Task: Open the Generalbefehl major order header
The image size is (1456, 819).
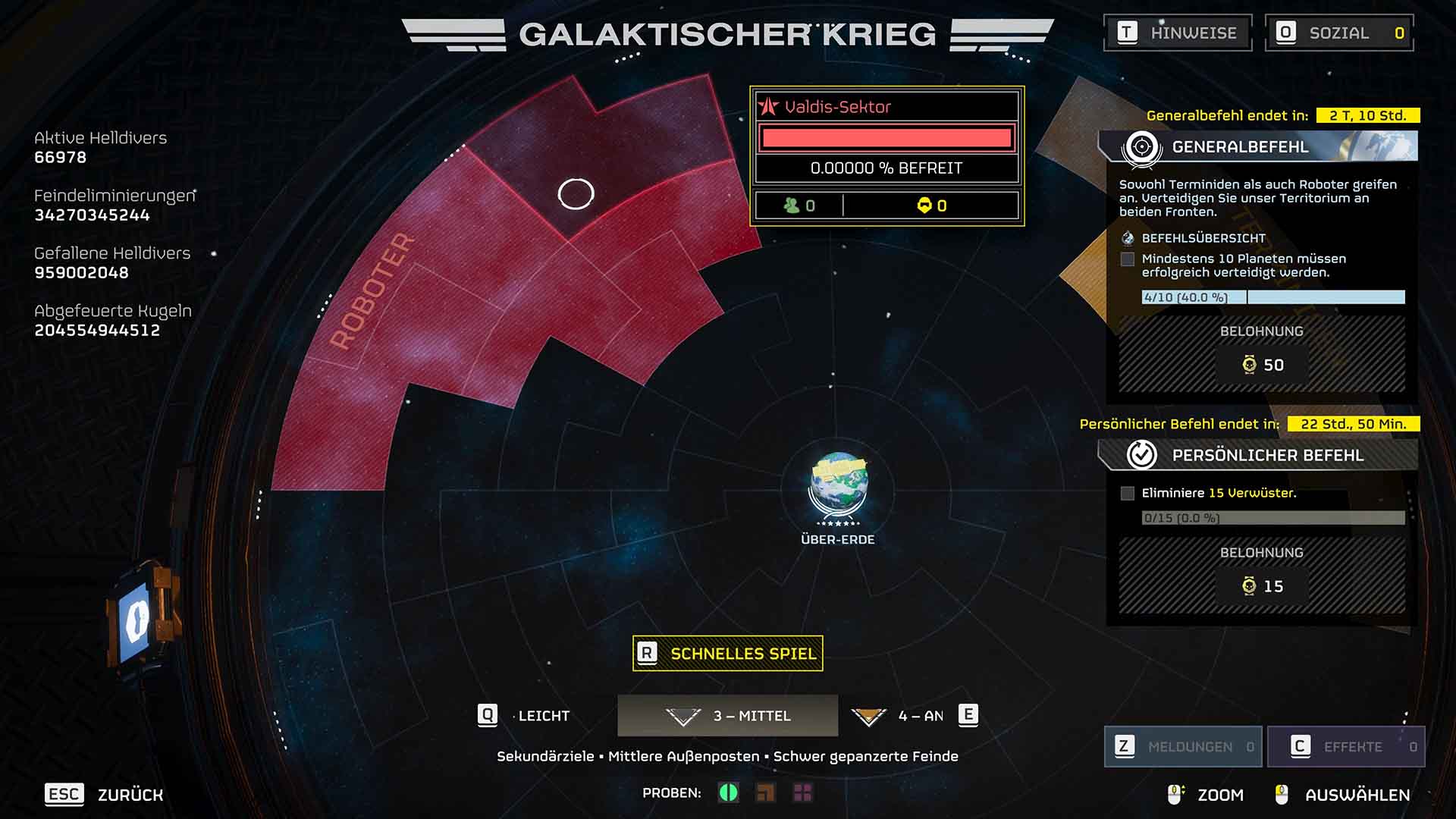Action: point(1259,147)
